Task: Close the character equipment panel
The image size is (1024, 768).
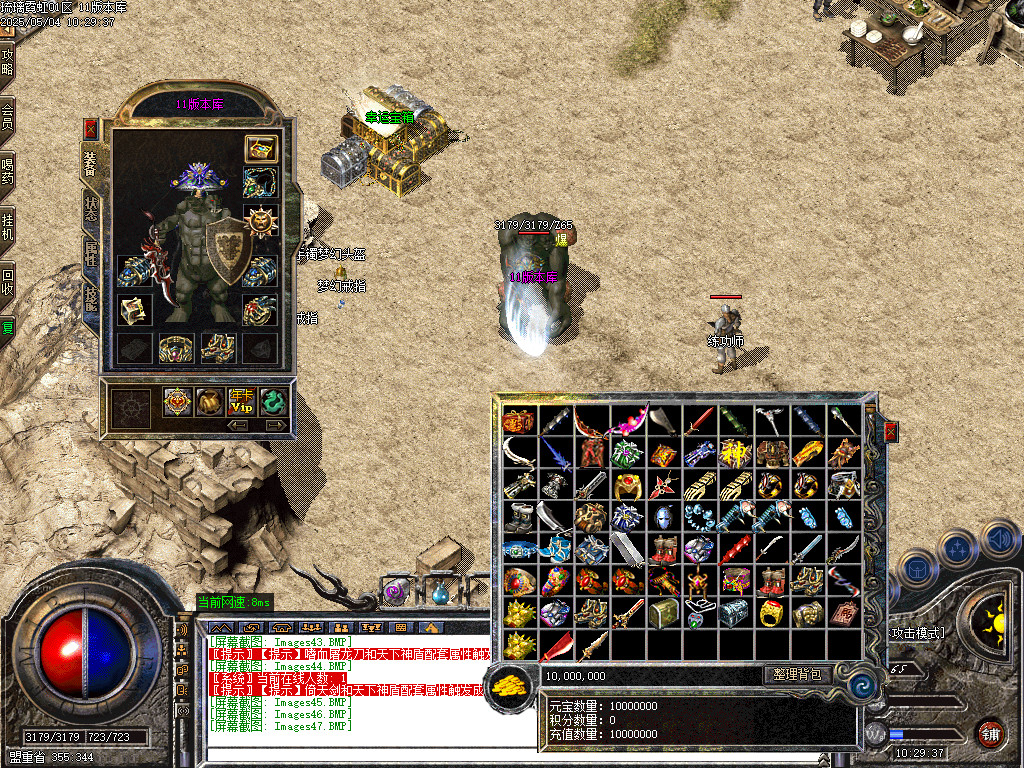Action: pyautogui.click(x=91, y=129)
